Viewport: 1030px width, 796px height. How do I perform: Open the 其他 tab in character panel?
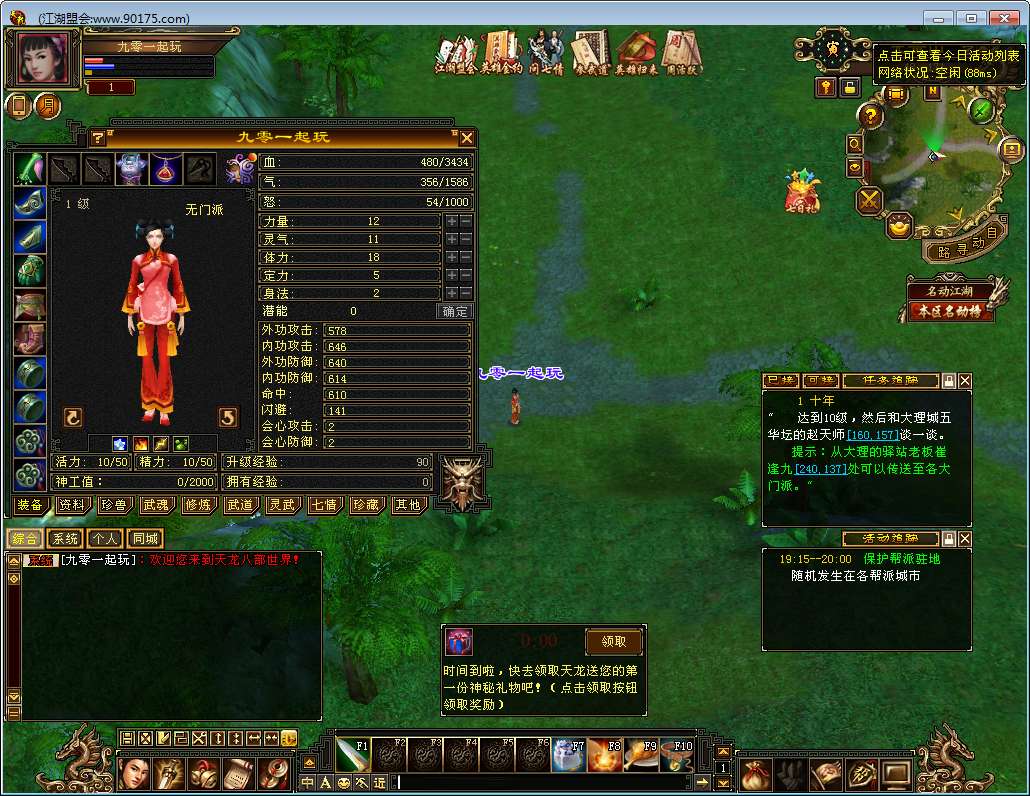point(407,506)
